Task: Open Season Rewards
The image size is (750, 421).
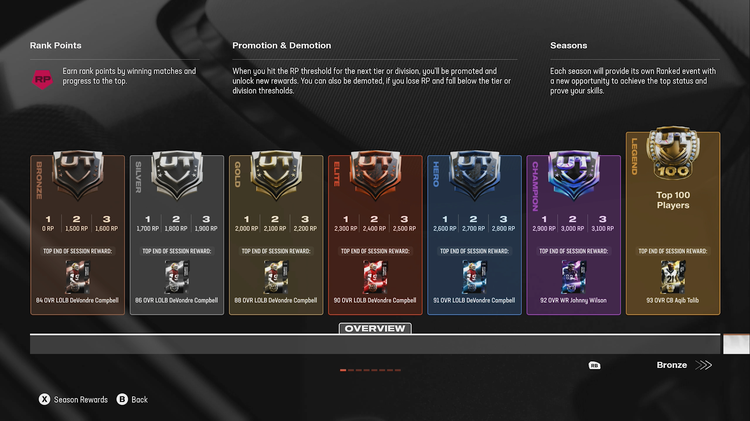Action: point(74,399)
